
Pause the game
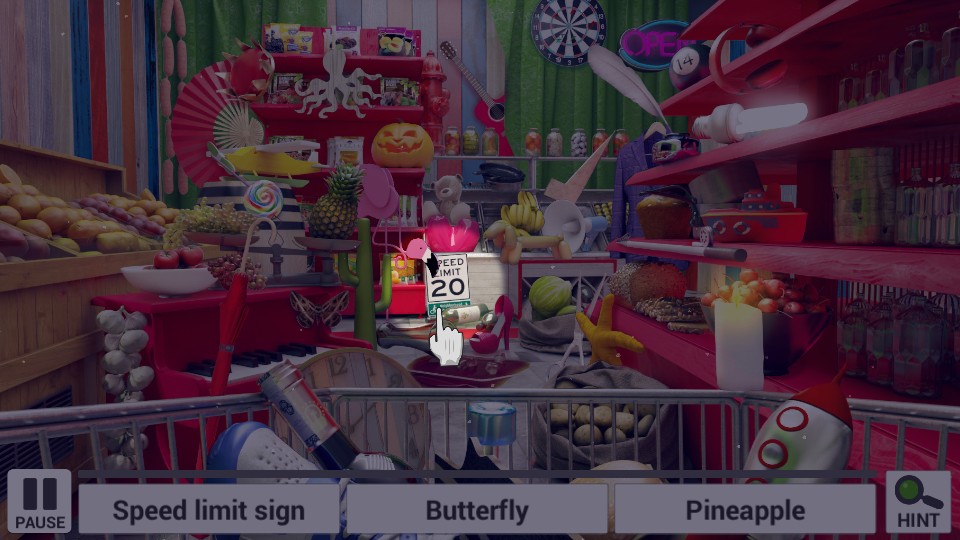40,501
